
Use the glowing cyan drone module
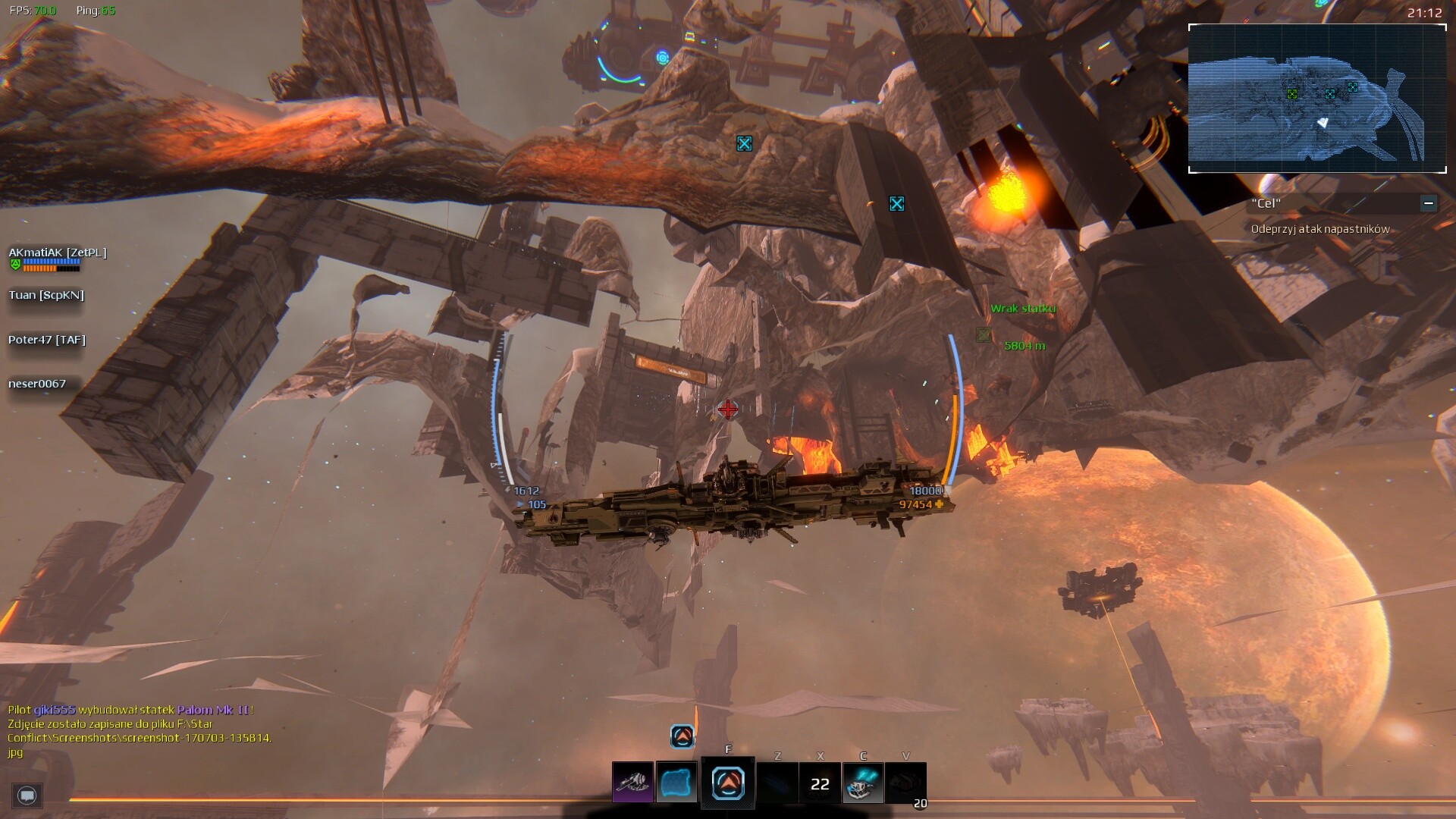point(862,783)
